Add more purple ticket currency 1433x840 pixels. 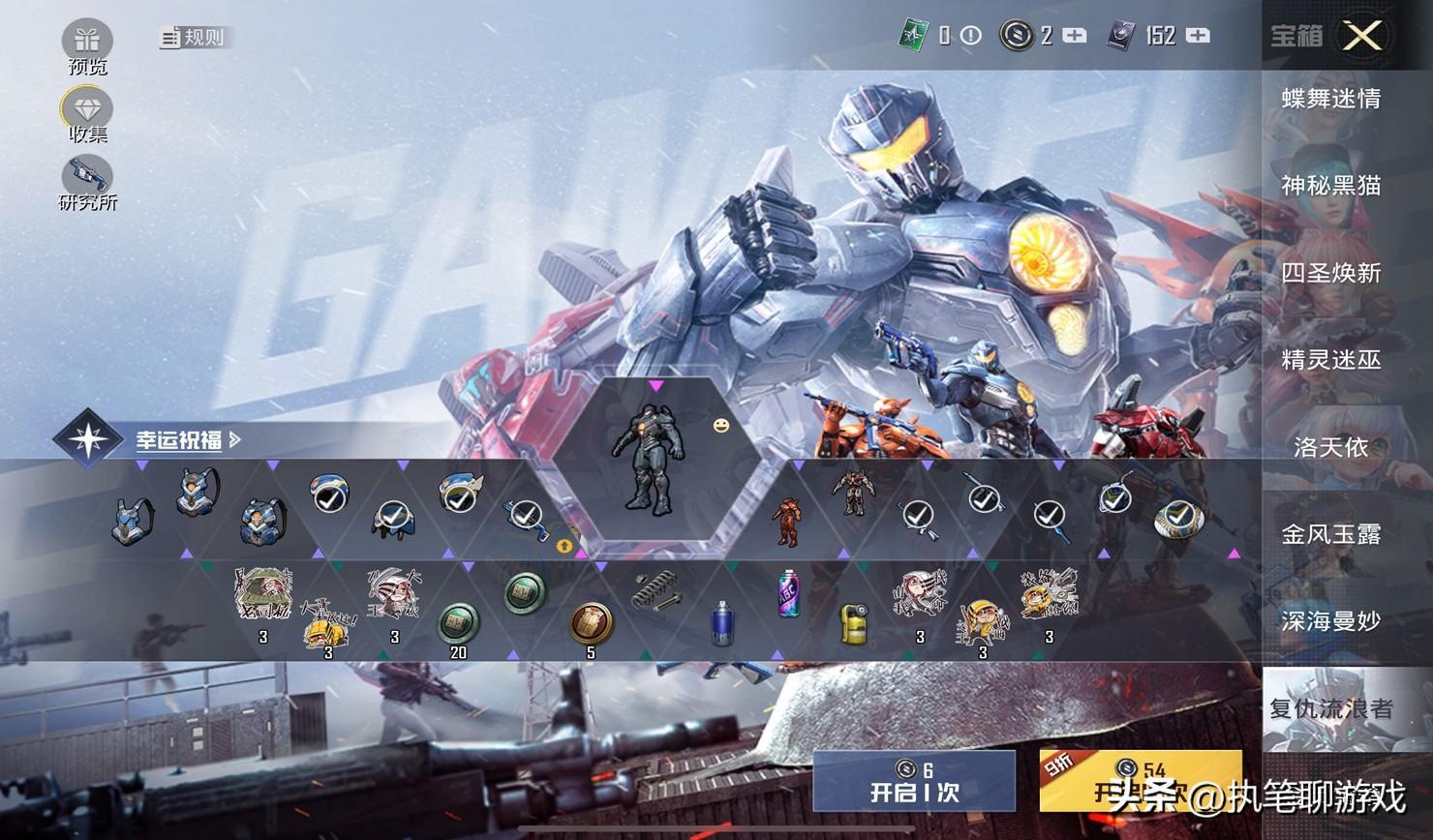coord(1198,36)
